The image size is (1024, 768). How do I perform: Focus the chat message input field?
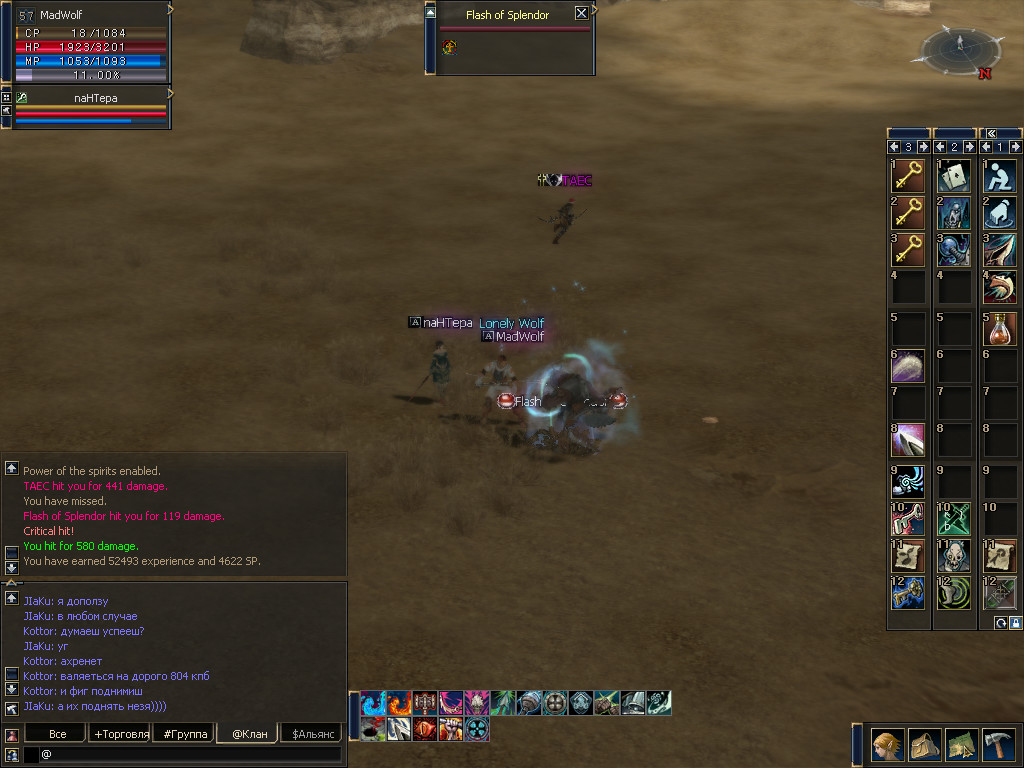tap(190, 754)
